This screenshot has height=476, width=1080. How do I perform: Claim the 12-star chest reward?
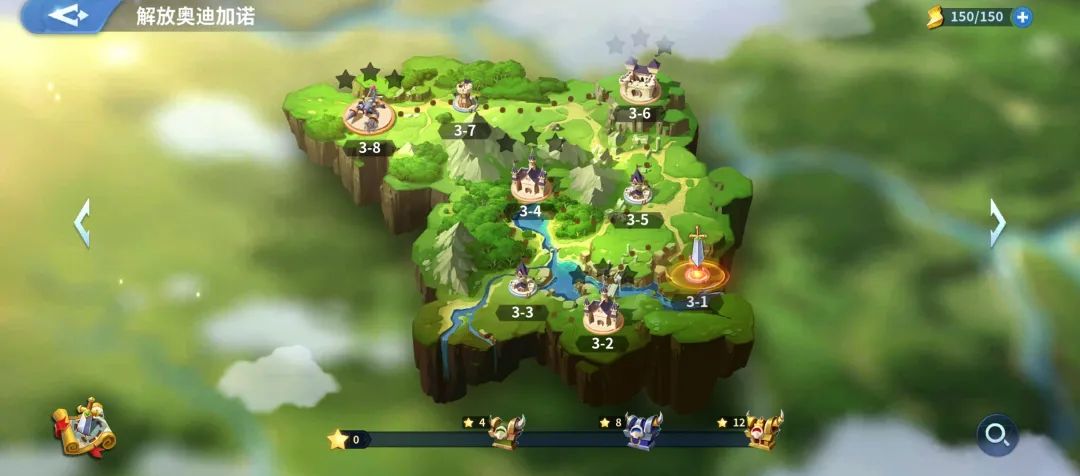(x=764, y=430)
